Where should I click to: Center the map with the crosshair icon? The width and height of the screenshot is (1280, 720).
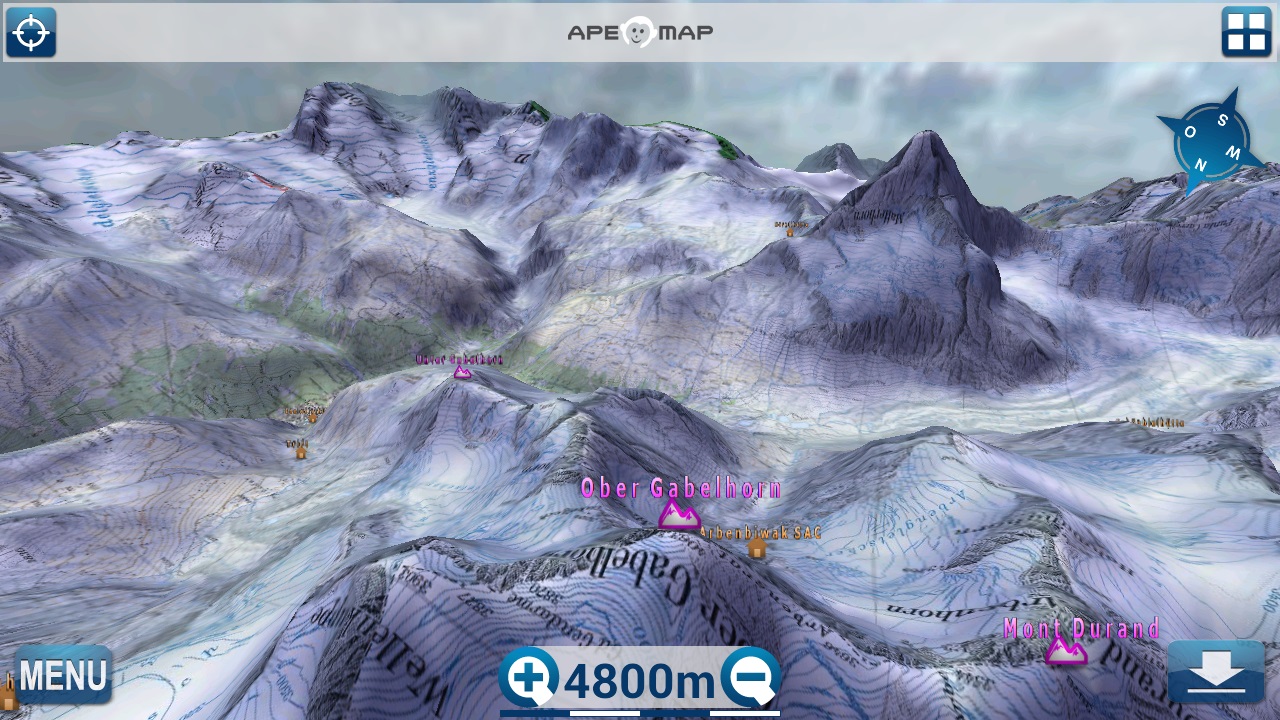coord(30,33)
